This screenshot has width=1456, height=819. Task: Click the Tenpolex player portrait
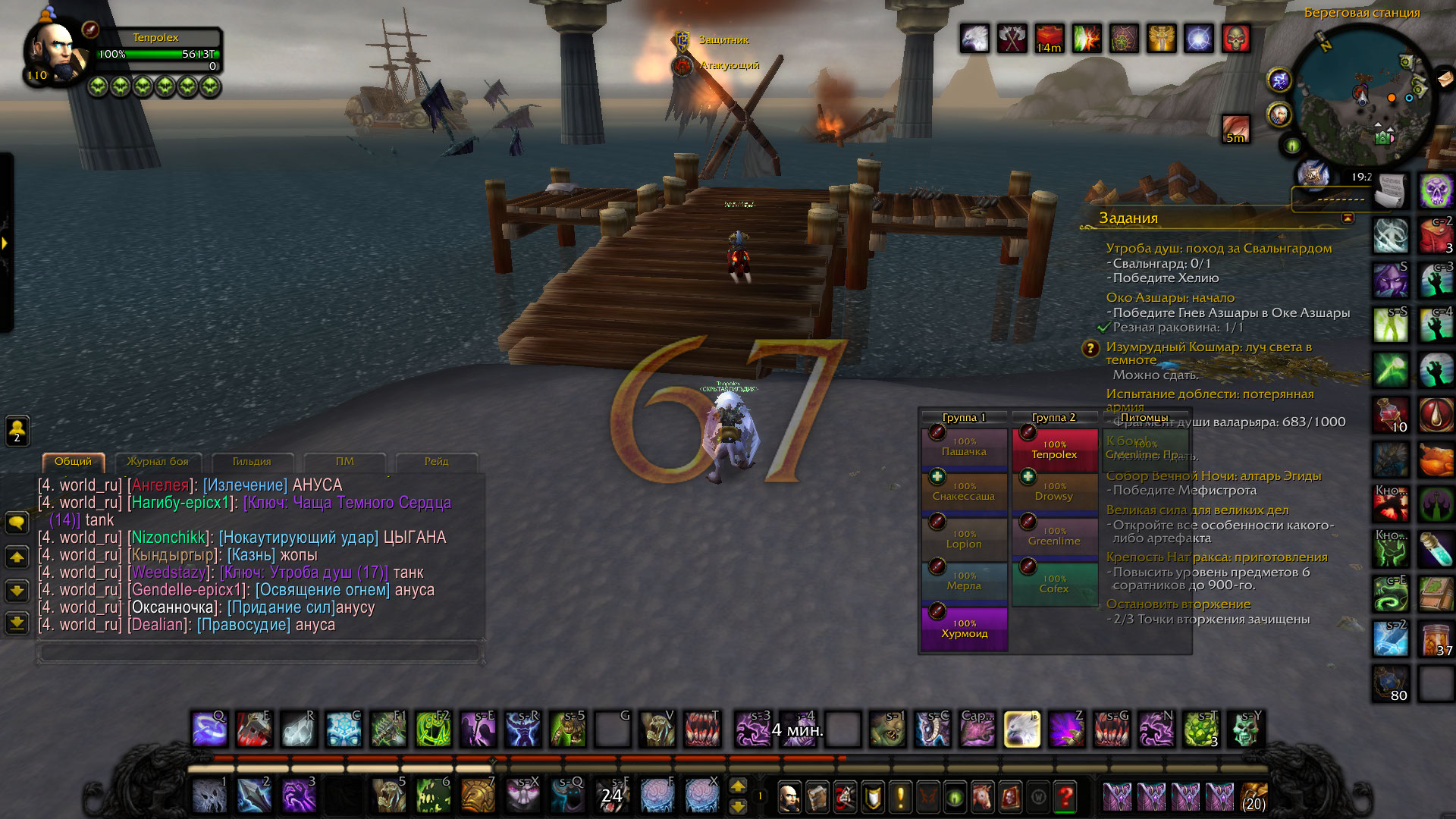[55, 52]
